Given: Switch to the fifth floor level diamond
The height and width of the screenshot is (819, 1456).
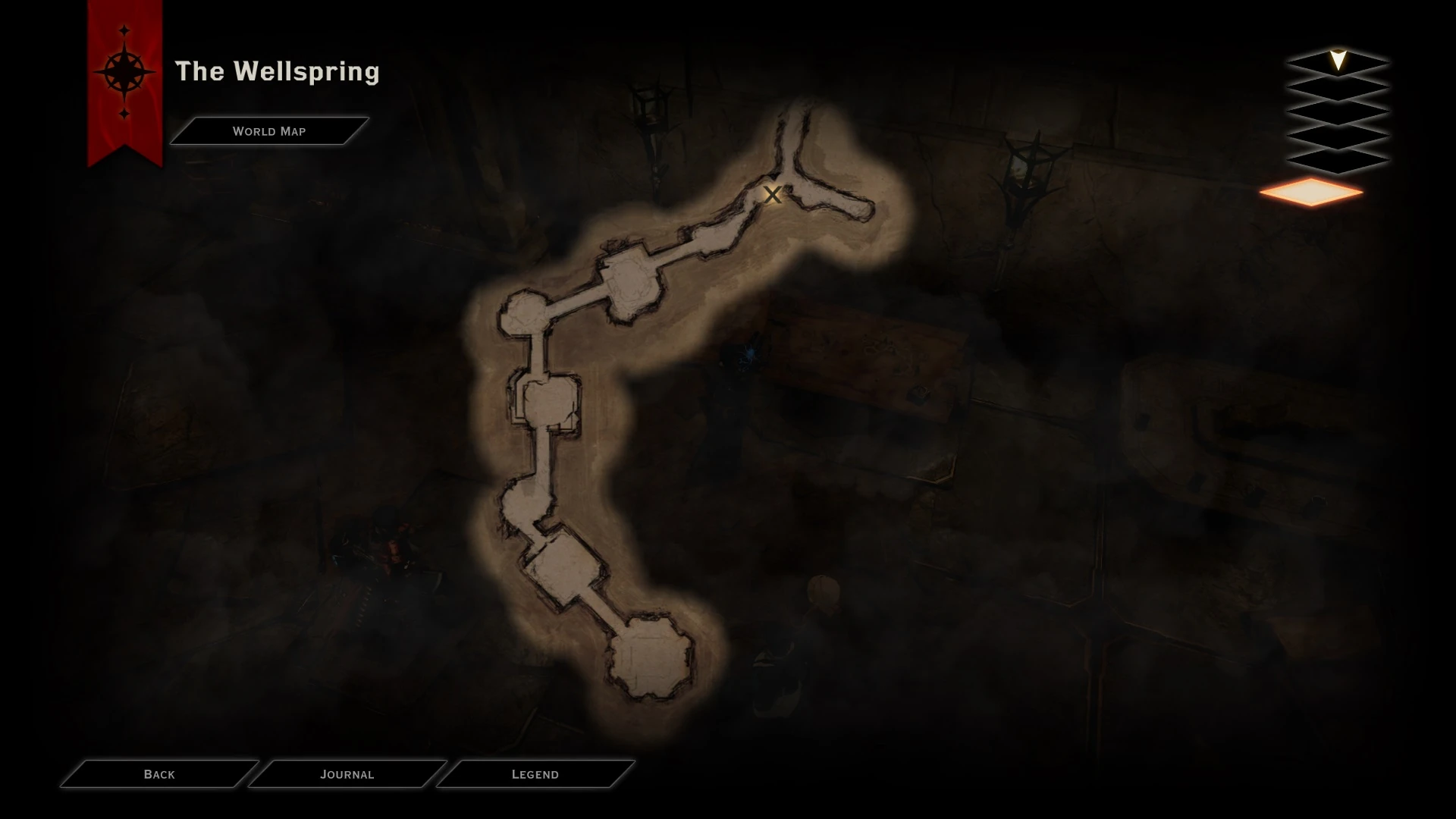Looking at the screenshot, I should coord(1338,159).
